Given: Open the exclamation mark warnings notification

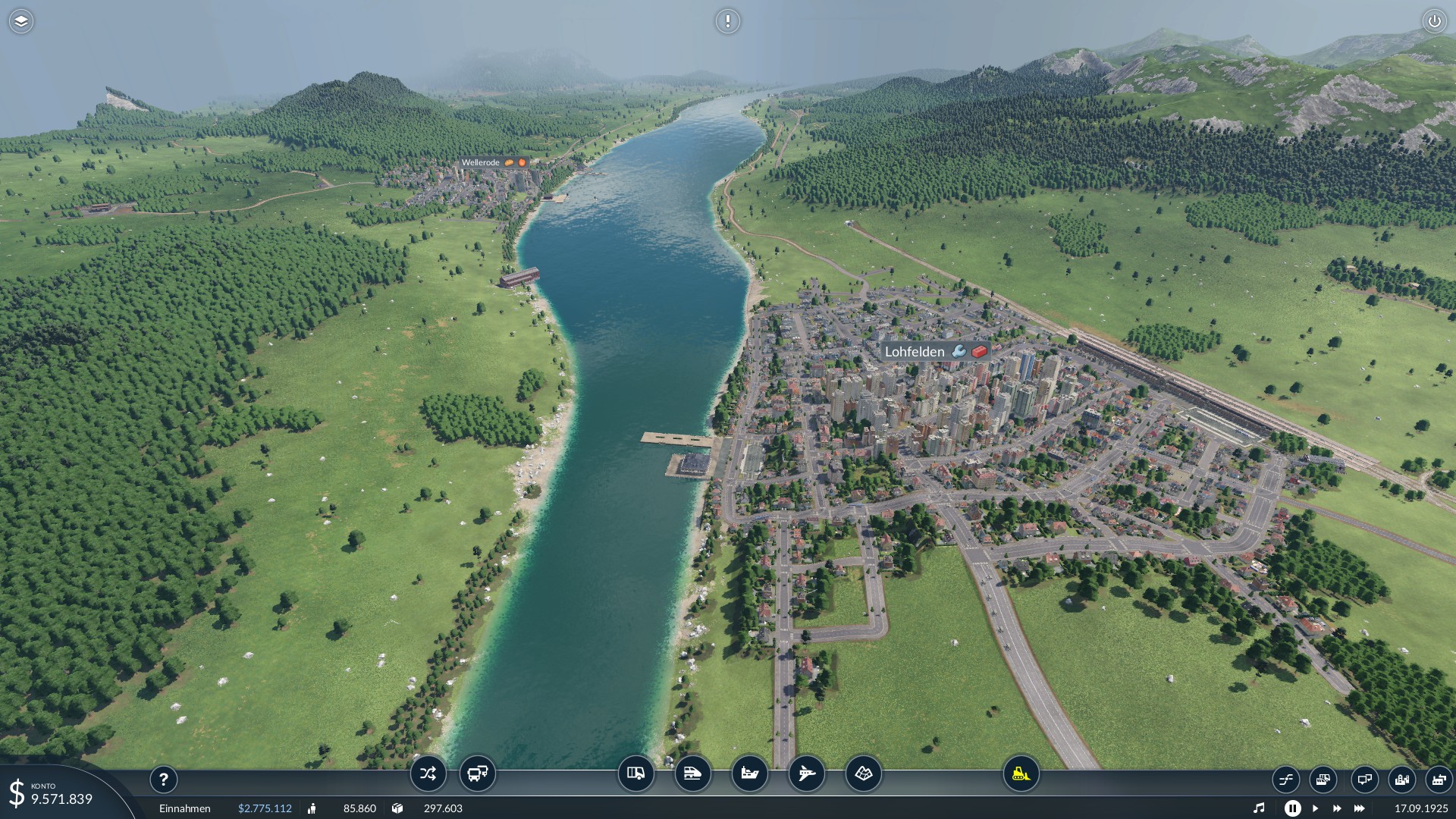Looking at the screenshot, I should point(727,21).
